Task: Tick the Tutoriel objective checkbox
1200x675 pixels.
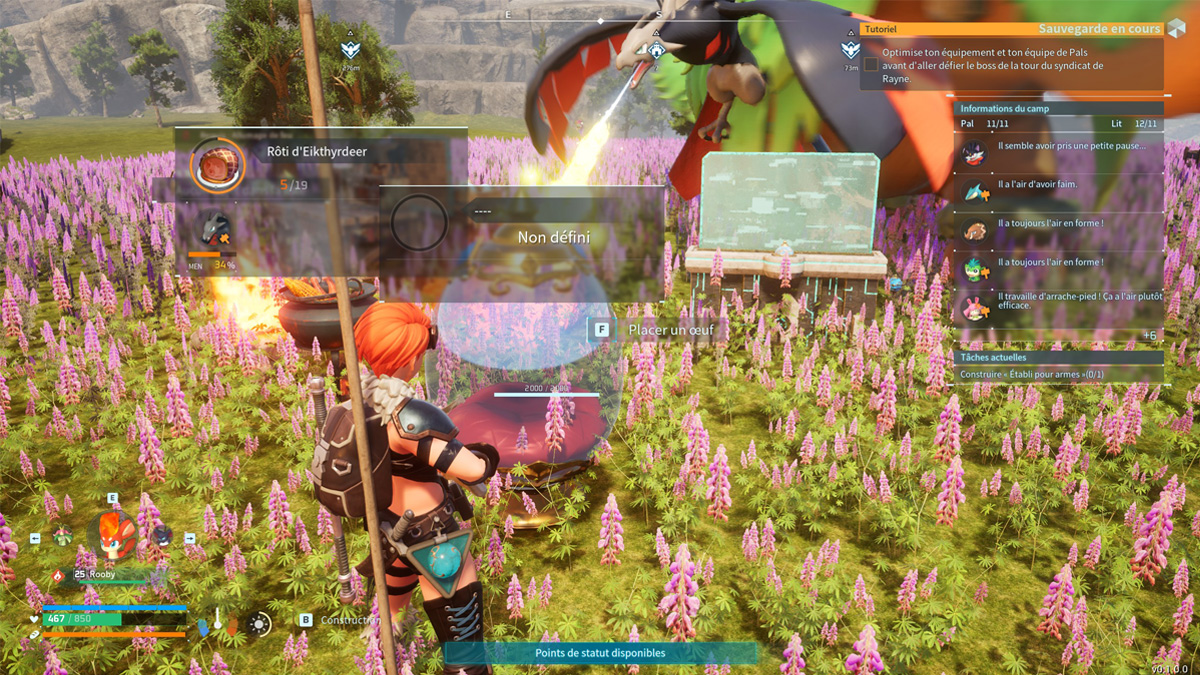Action: [x=871, y=64]
